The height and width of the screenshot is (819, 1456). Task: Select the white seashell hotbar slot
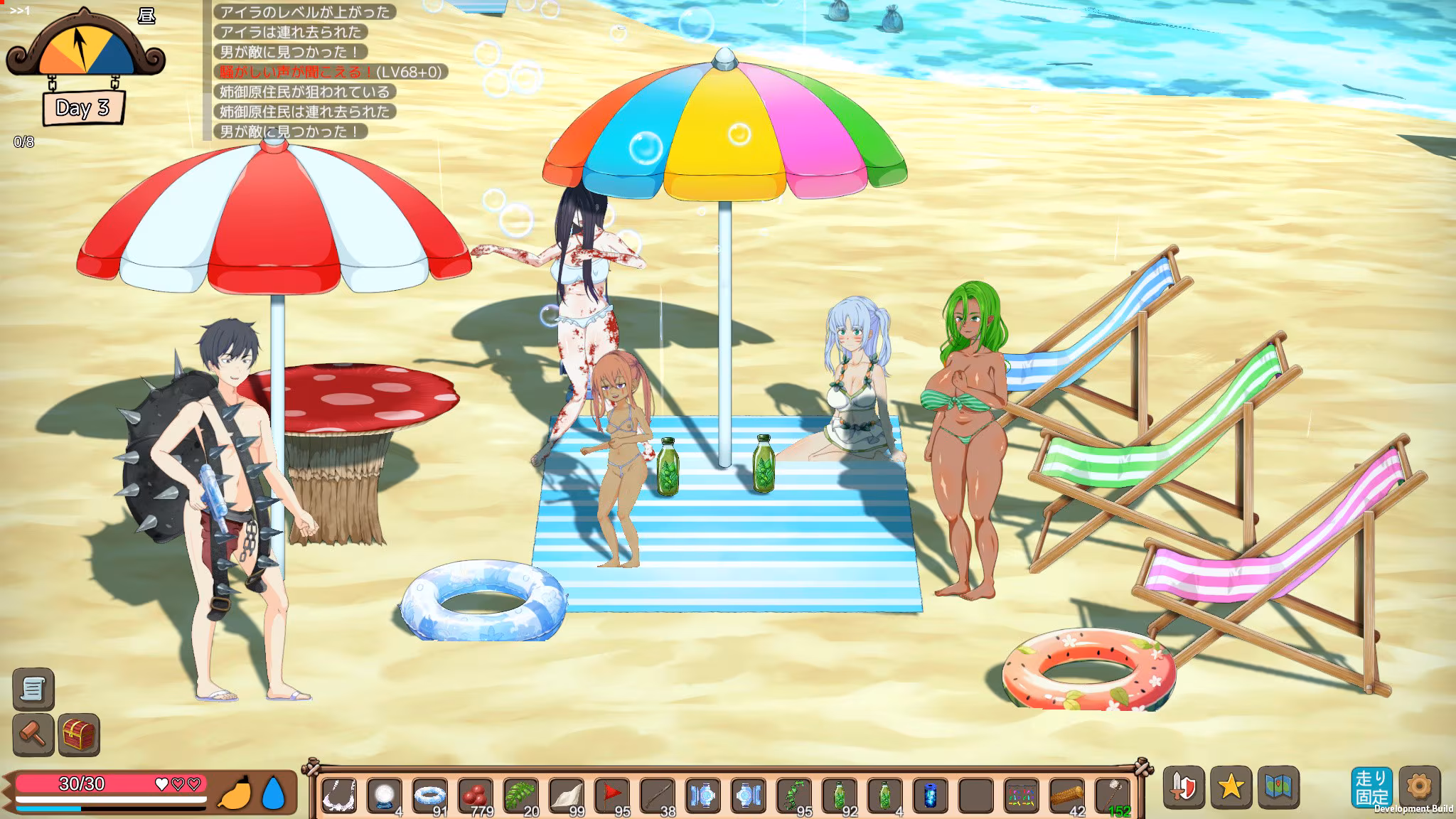coord(567,796)
